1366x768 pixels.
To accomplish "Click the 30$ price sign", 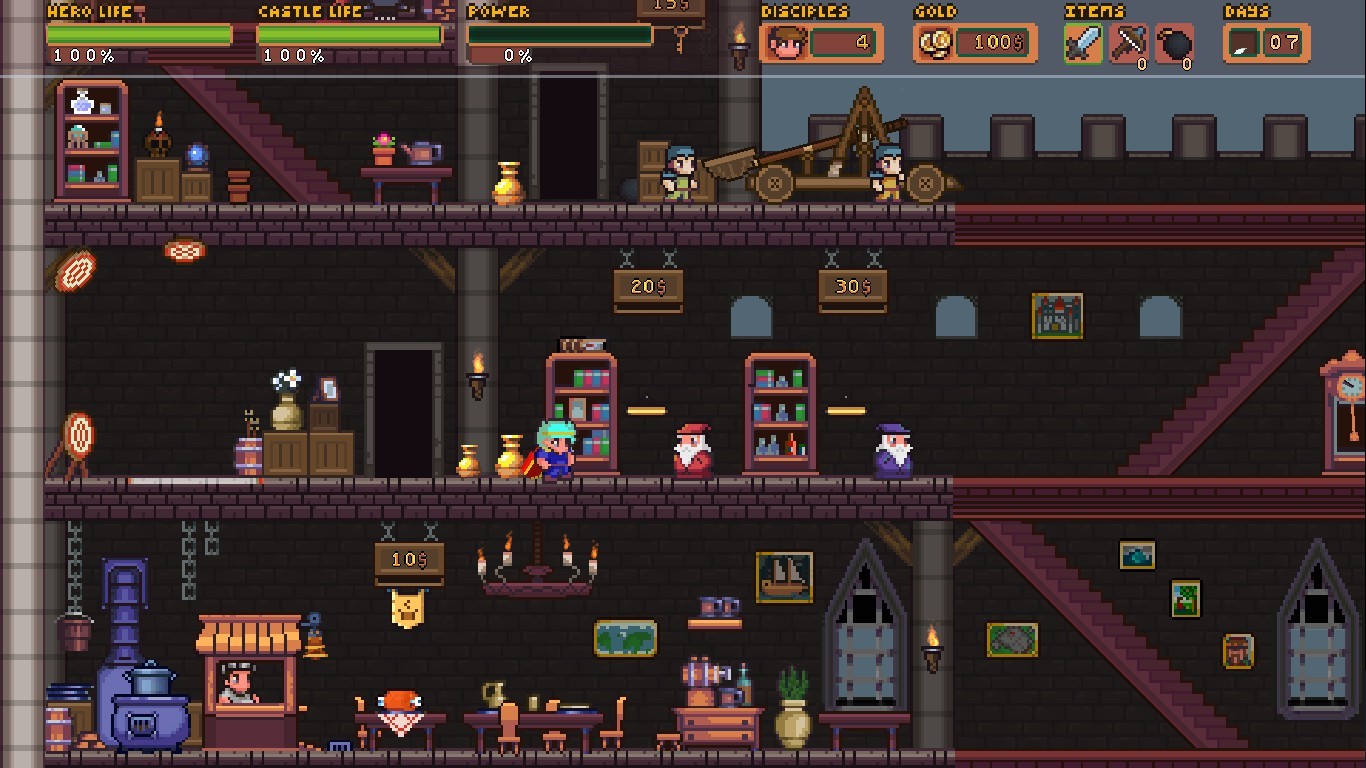I will pos(852,288).
